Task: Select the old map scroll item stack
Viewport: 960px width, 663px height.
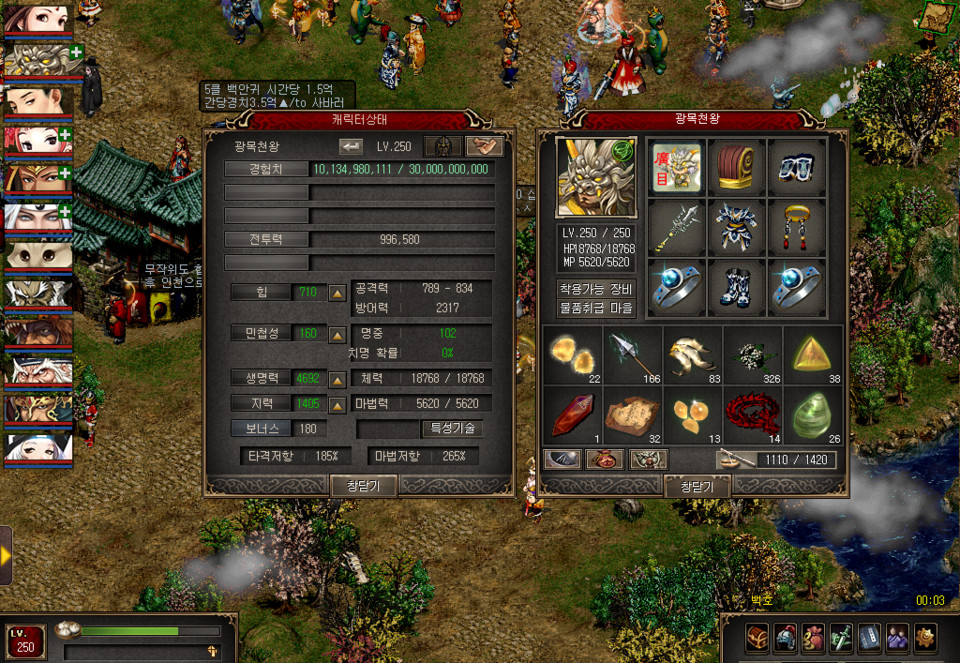Action: (634, 413)
